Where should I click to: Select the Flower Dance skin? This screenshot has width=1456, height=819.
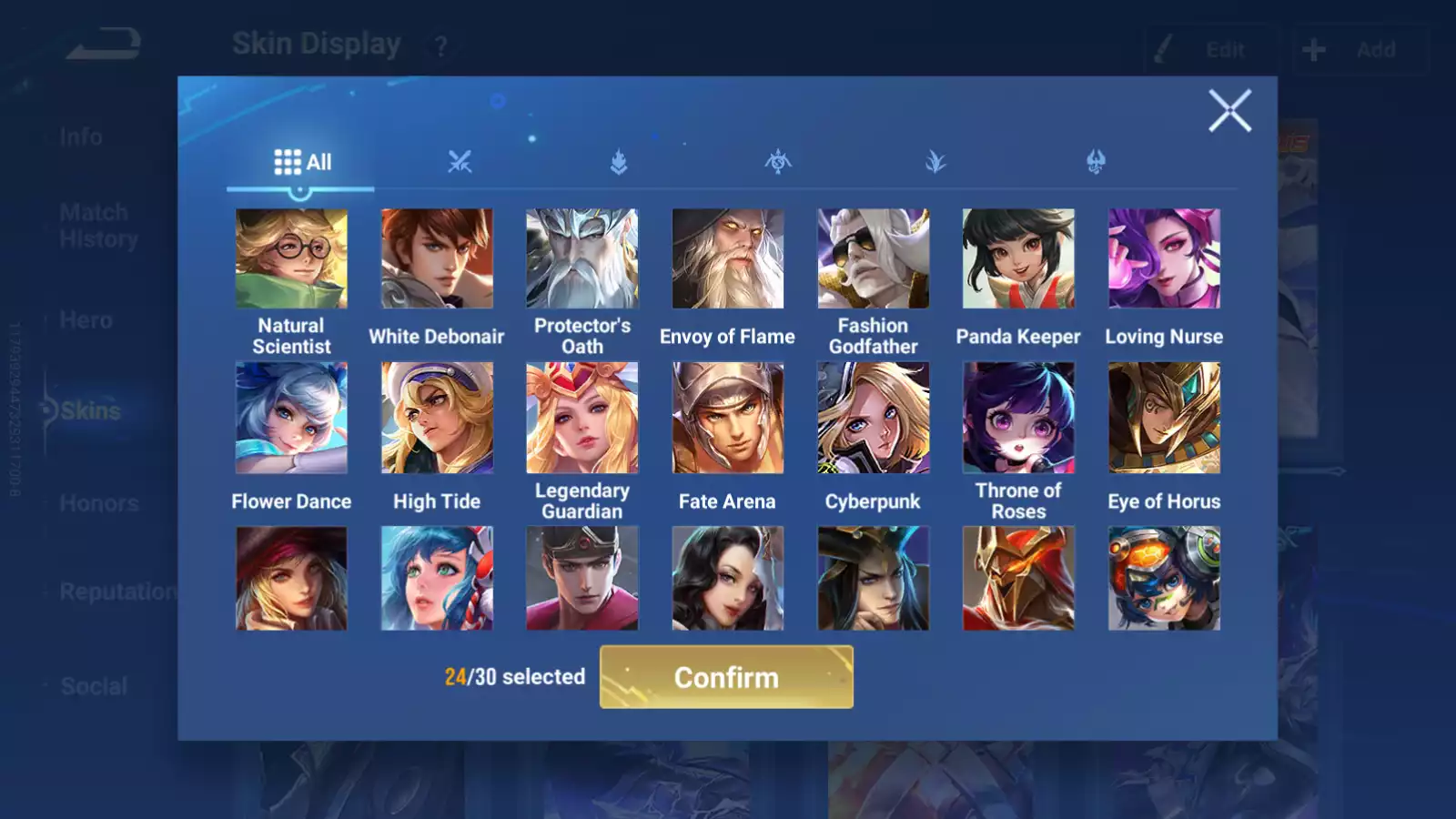[x=291, y=419]
